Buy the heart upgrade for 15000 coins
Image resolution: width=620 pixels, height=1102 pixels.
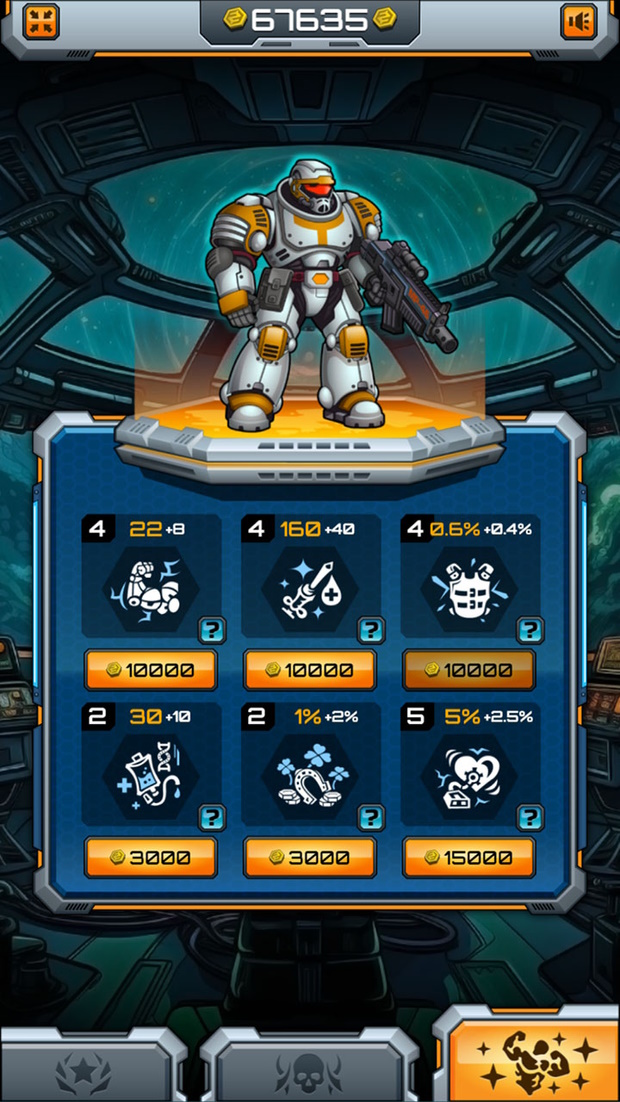tap(469, 857)
